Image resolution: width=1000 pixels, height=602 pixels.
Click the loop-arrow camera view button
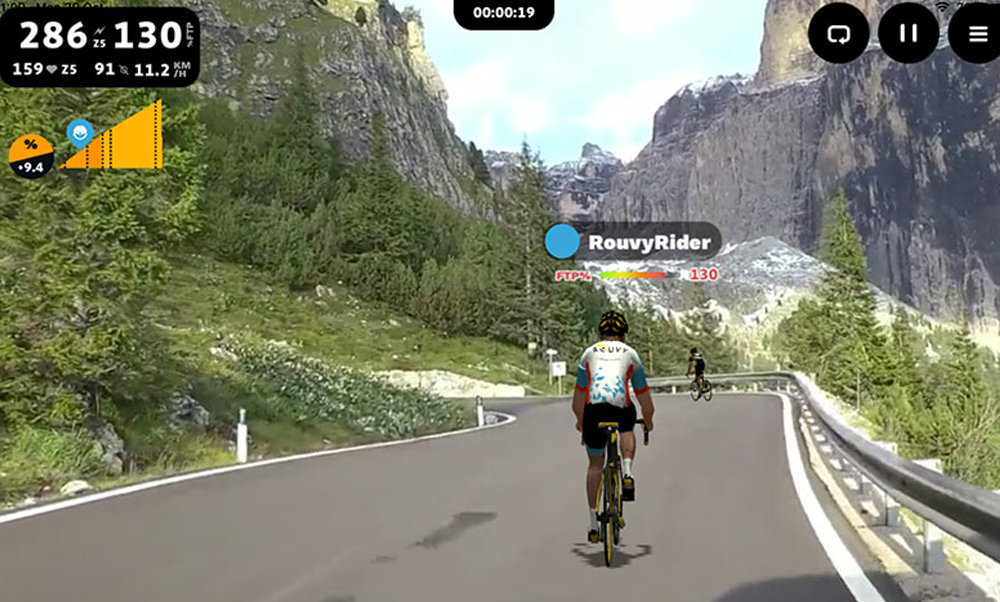point(838,33)
